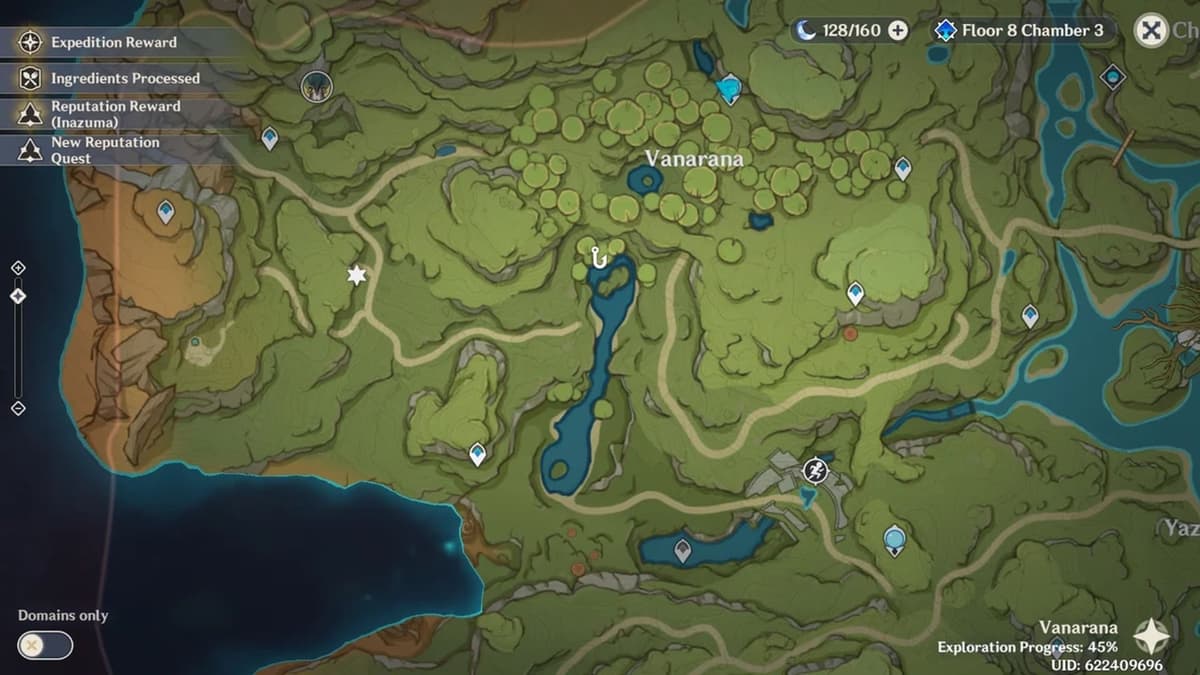Image resolution: width=1200 pixels, height=675 pixels.
Task: Choose the running figure challenge marker
Action: pyautogui.click(x=816, y=469)
